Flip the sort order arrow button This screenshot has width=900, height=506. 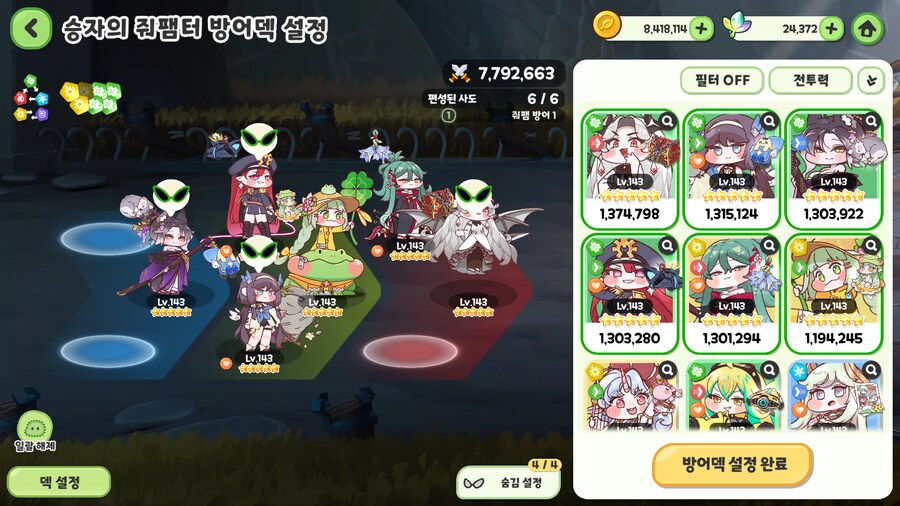[872, 80]
